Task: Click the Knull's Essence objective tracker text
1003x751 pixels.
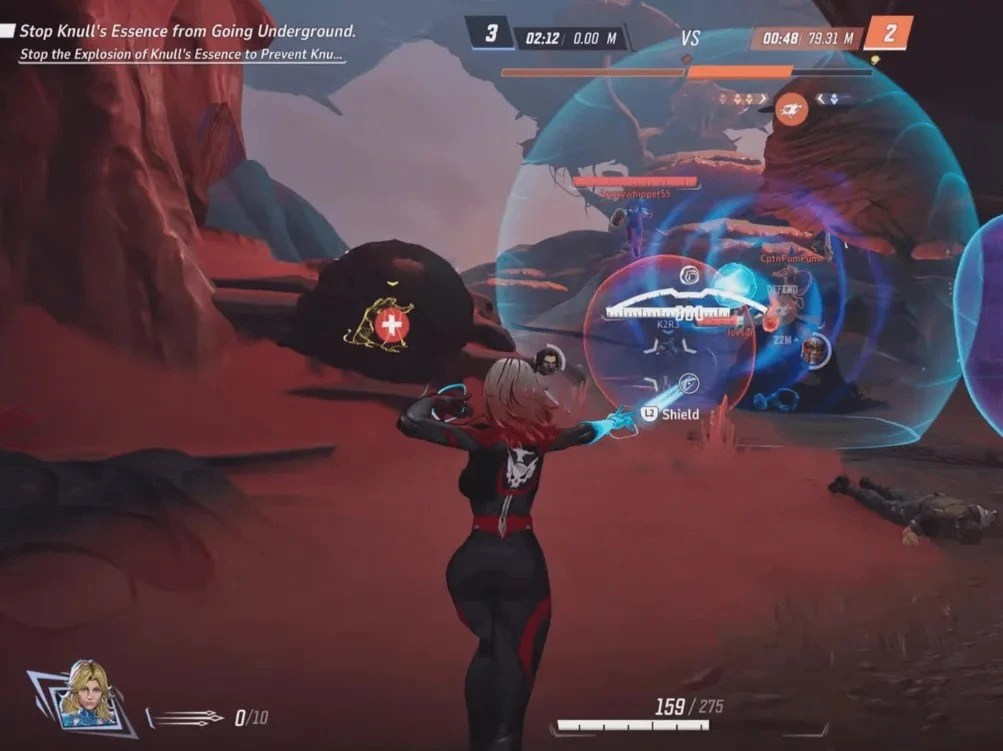Action: 187,32
